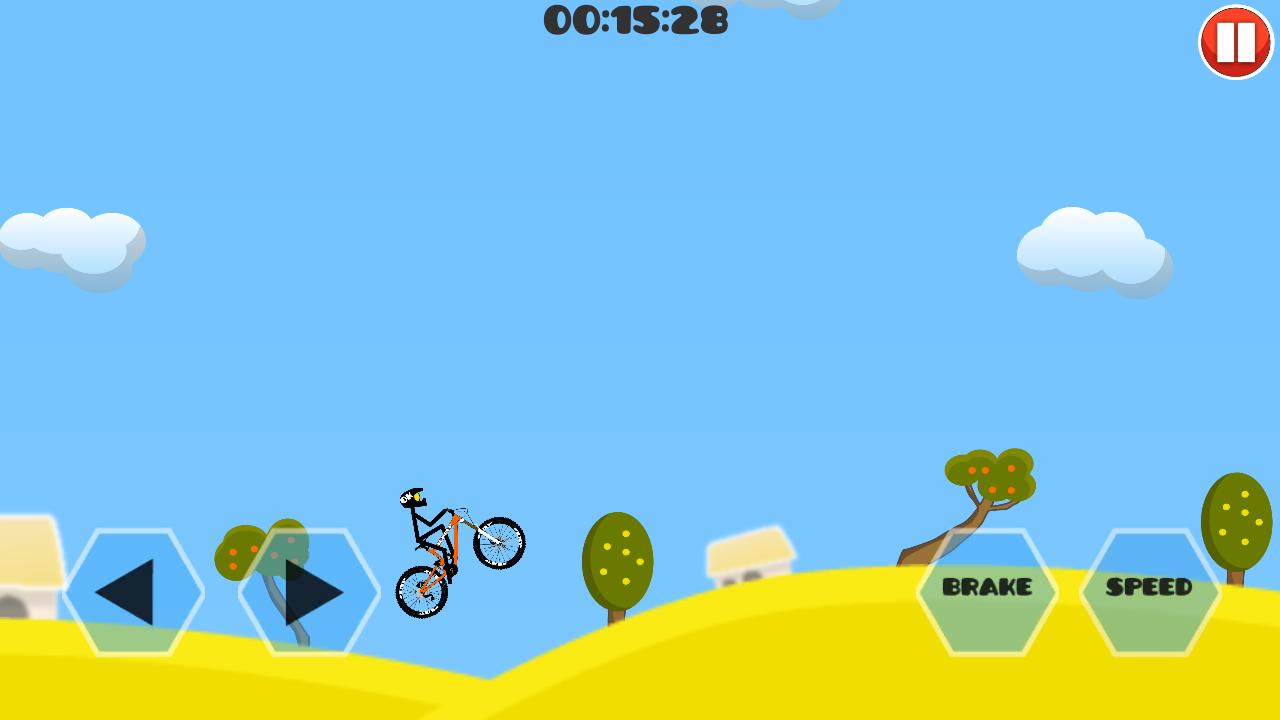Image resolution: width=1280 pixels, height=720 pixels.
Task: Click the red pause circle
Action: 1234,41
